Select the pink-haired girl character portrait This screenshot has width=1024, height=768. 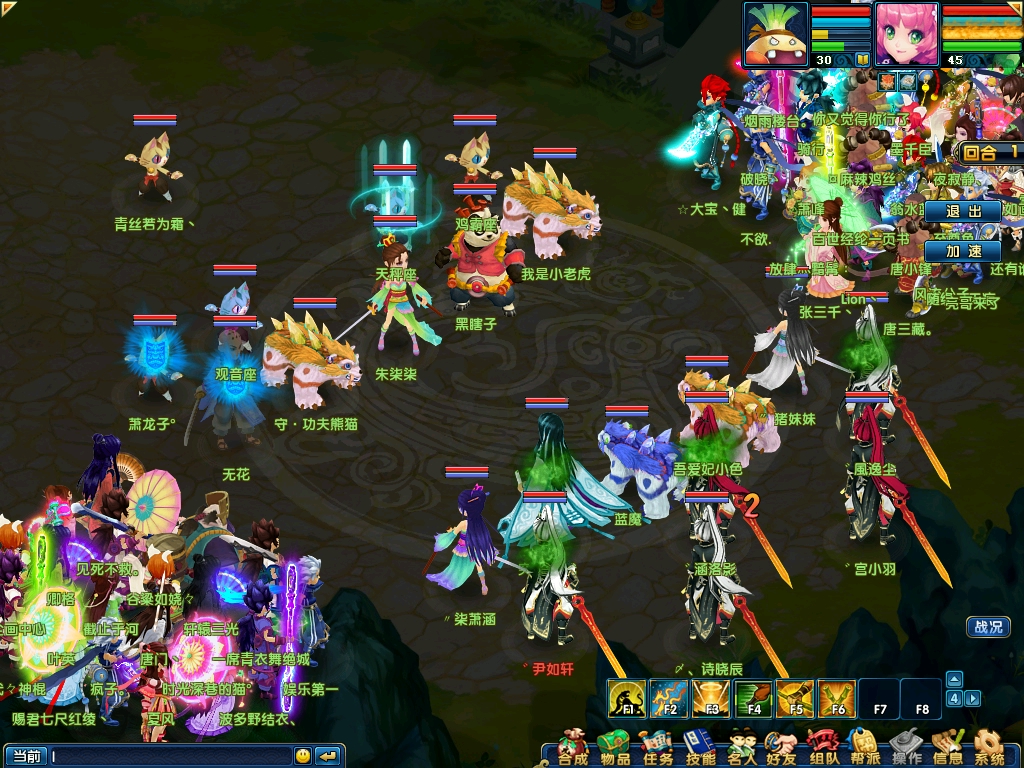tap(906, 34)
